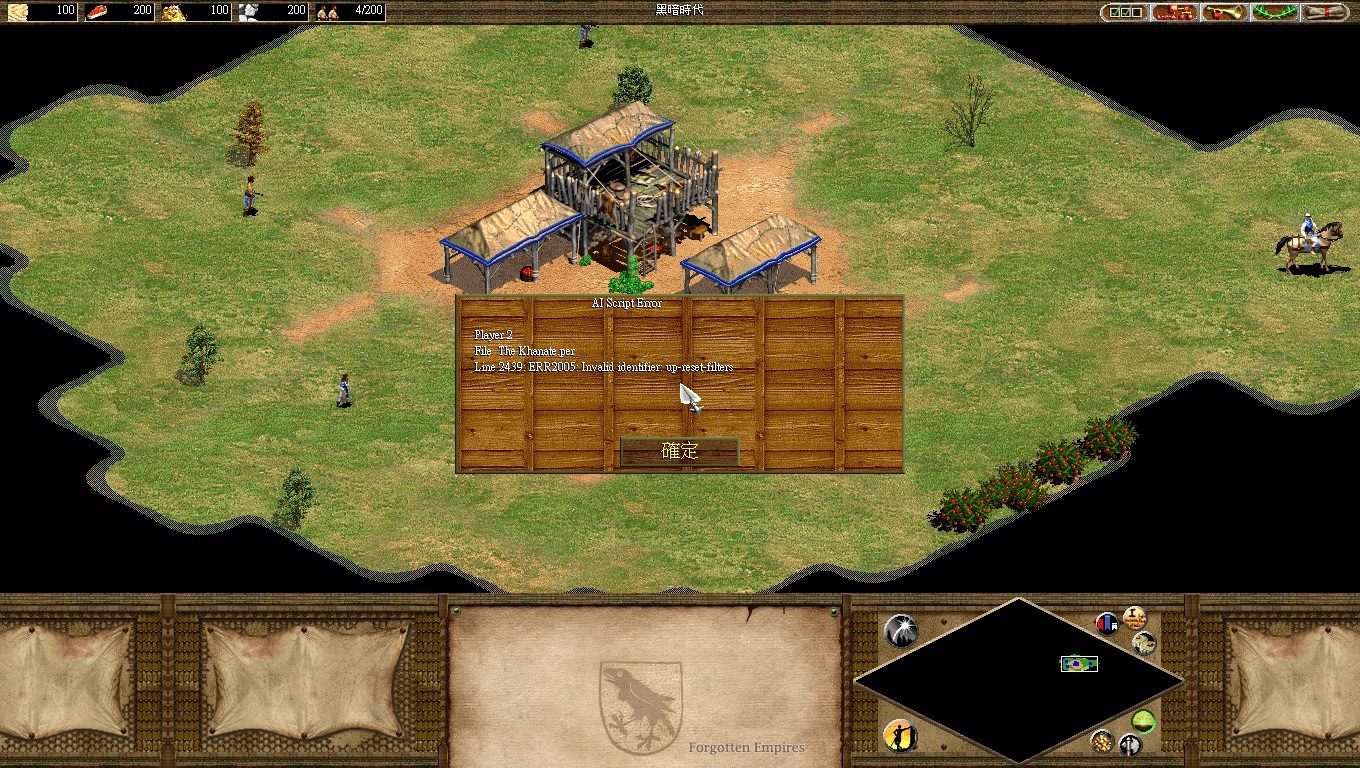
Task: Toggle the red and blue banner minimap button
Action: [x=1107, y=624]
